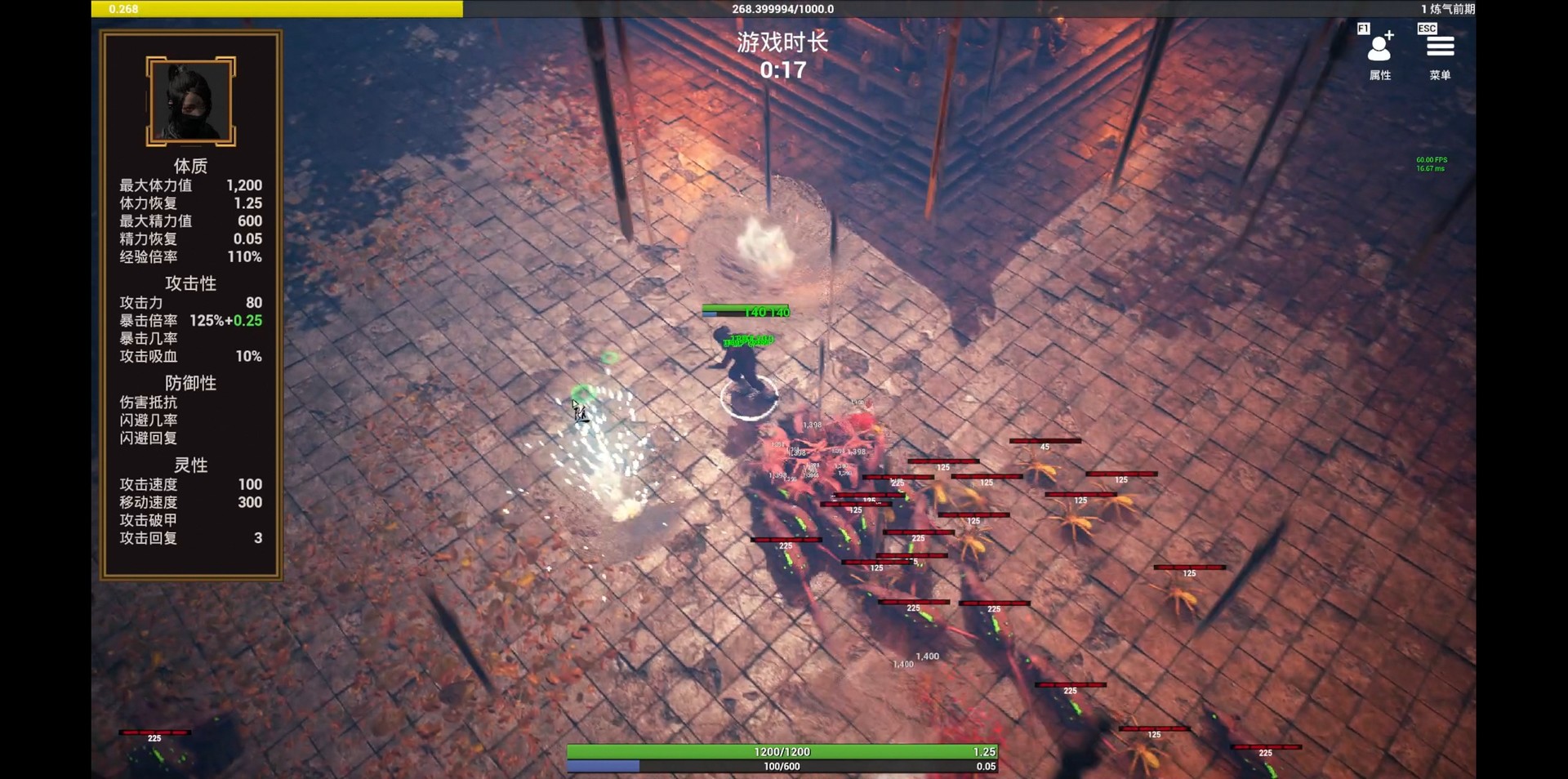Click the 经验倍率 110% stat row

[x=190, y=257]
